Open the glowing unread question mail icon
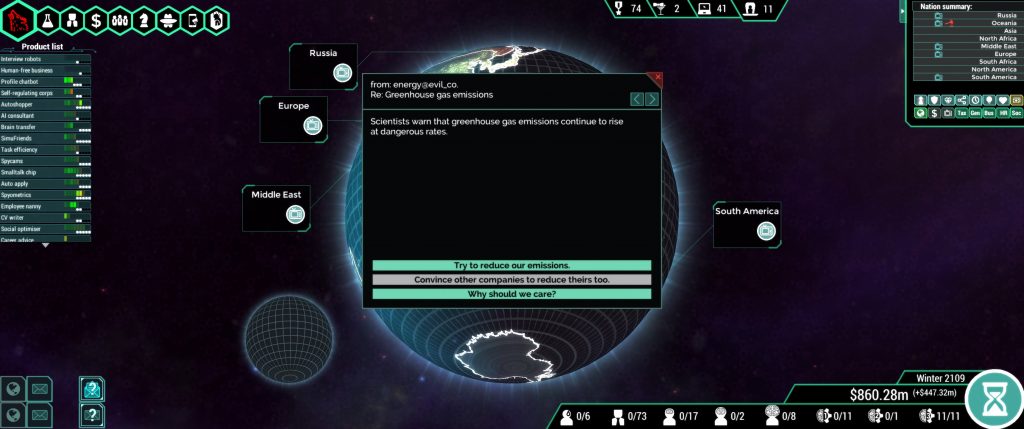Image resolution: width=1024 pixels, height=429 pixels. pyautogui.click(x=92, y=389)
